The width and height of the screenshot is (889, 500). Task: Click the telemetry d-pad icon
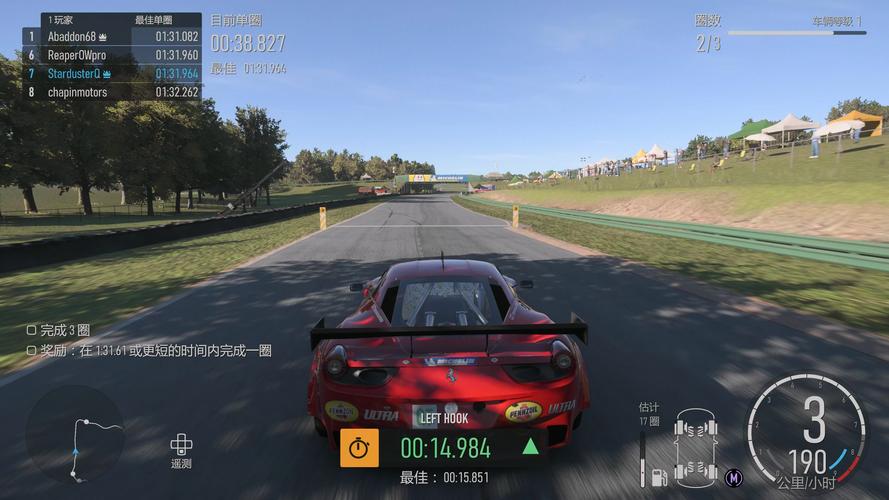tap(181, 444)
